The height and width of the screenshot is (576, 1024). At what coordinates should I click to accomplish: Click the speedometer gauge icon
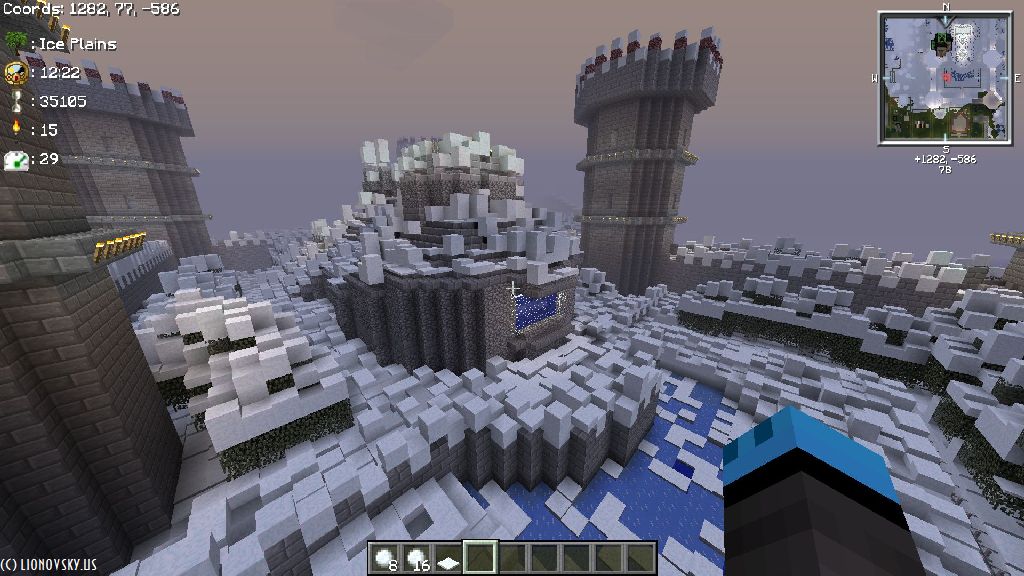click(x=15, y=159)
